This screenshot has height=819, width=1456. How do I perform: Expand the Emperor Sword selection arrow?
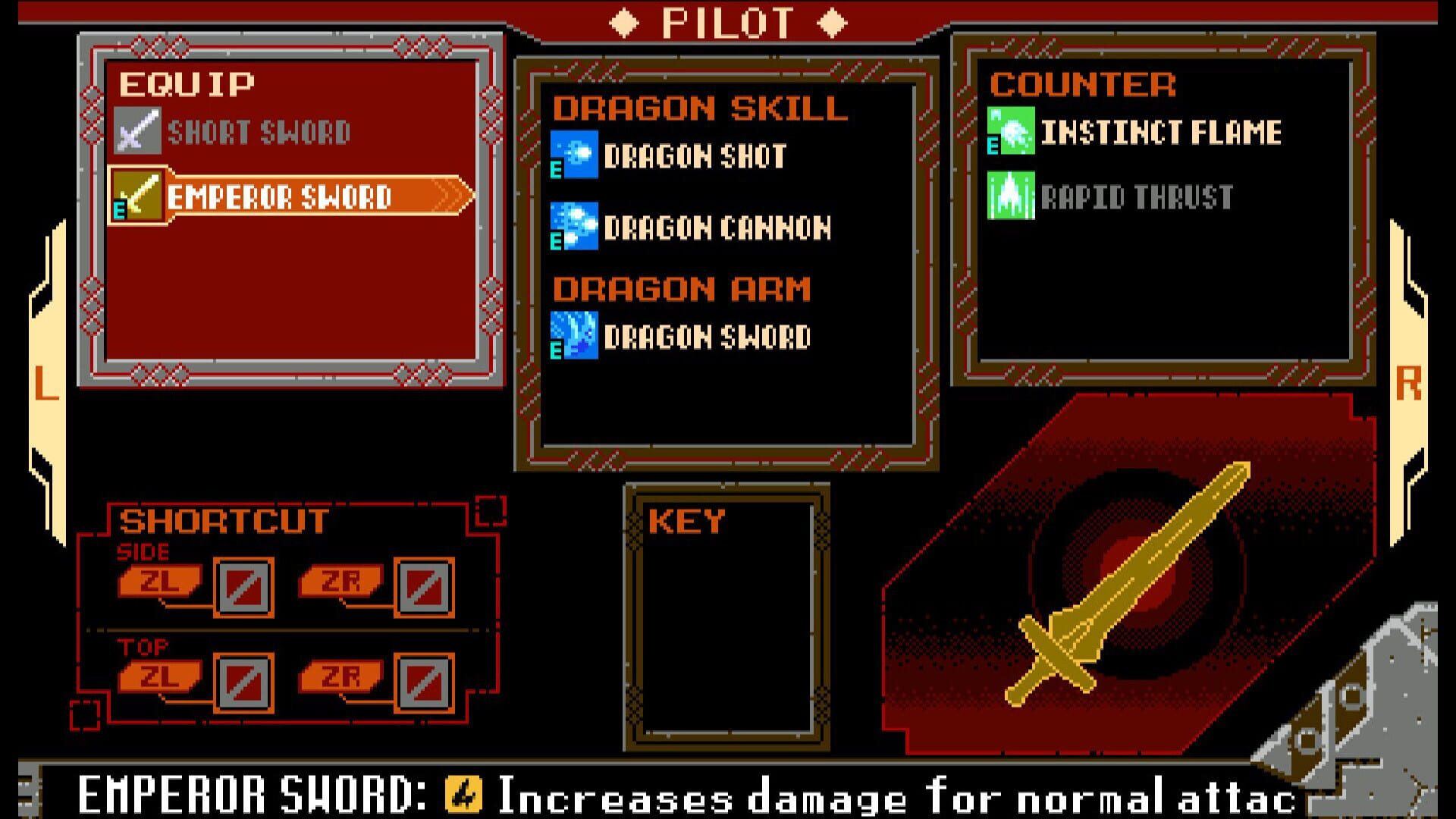(x=447, y=196)
